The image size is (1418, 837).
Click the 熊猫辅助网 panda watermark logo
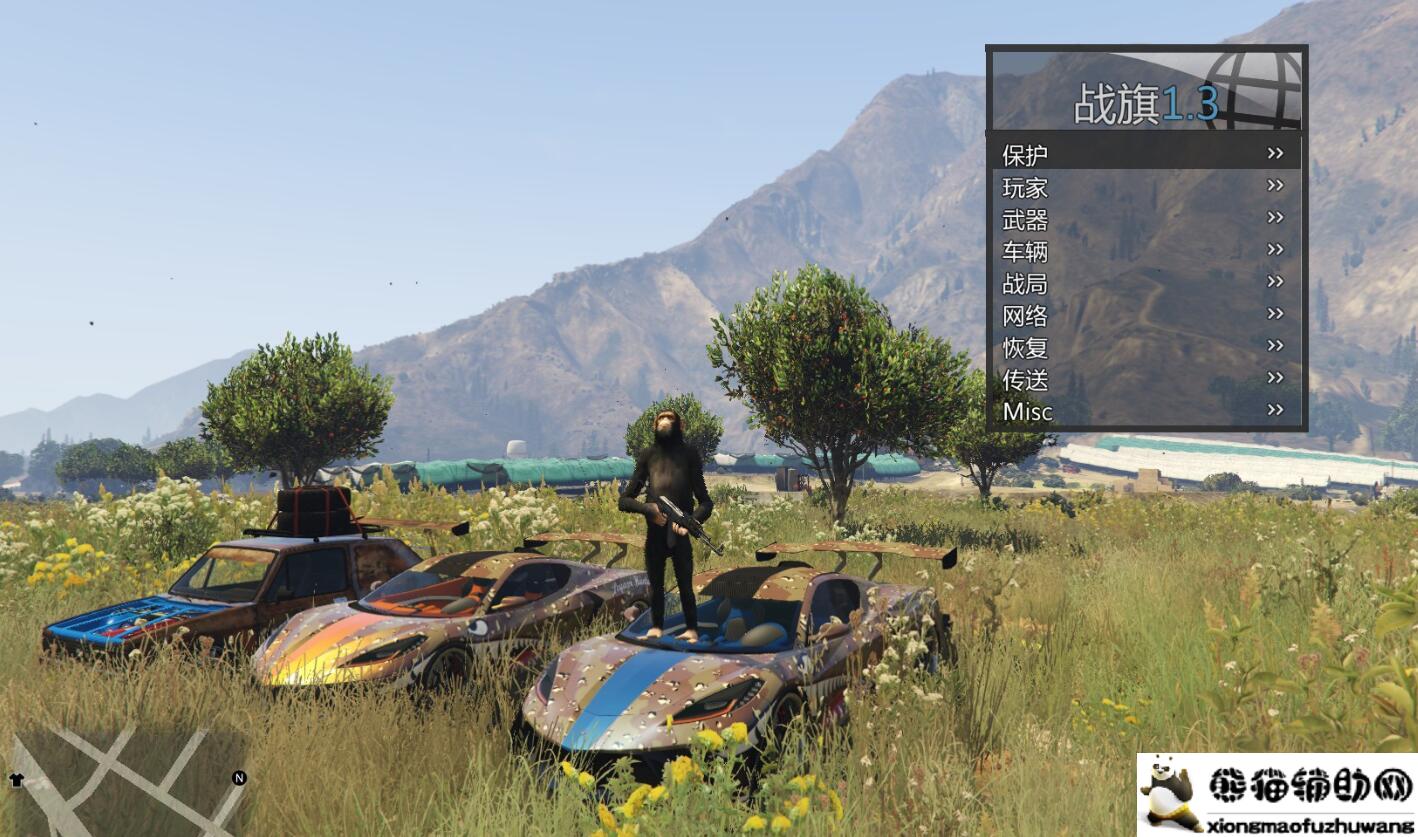[1276, 794]
